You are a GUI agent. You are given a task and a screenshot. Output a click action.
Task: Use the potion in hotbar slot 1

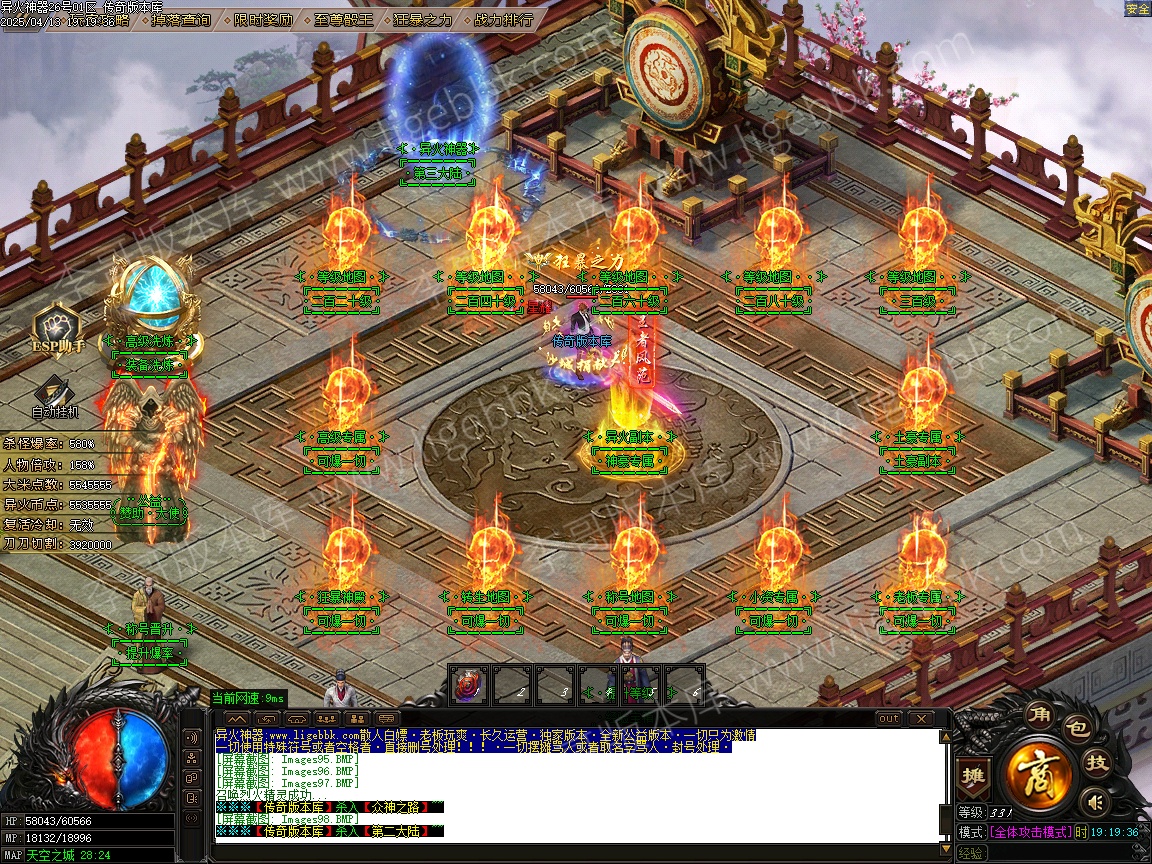[x=468, y=684]
